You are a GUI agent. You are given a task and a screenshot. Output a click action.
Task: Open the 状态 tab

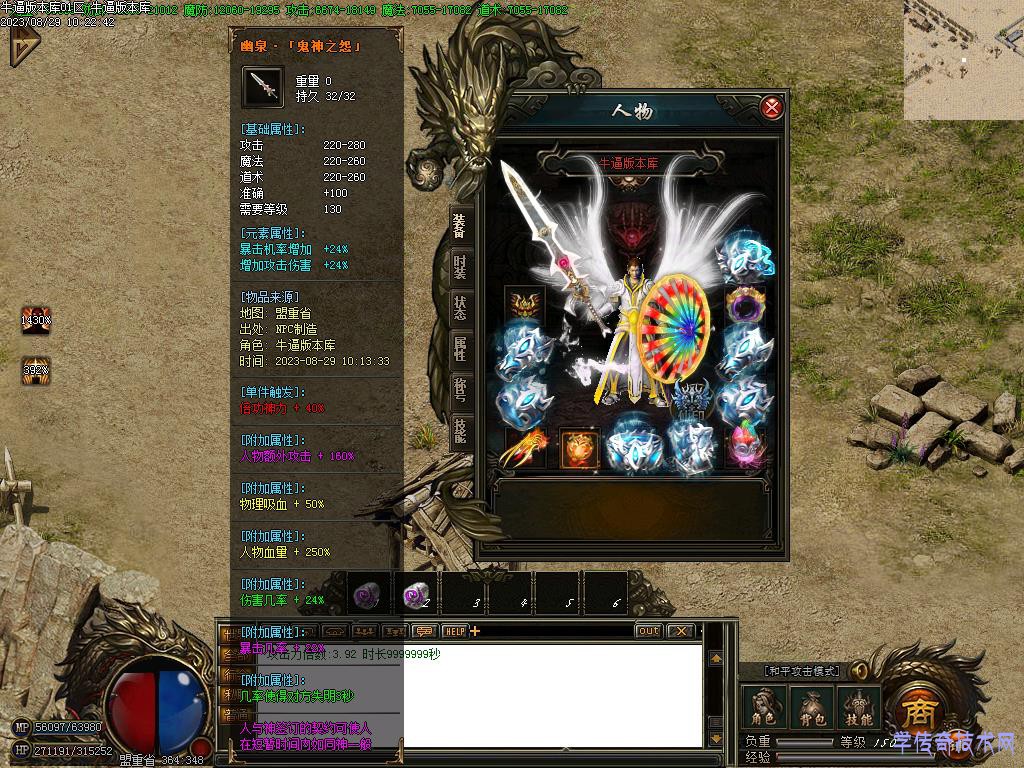pyautogui.click(x=460, y=308)
